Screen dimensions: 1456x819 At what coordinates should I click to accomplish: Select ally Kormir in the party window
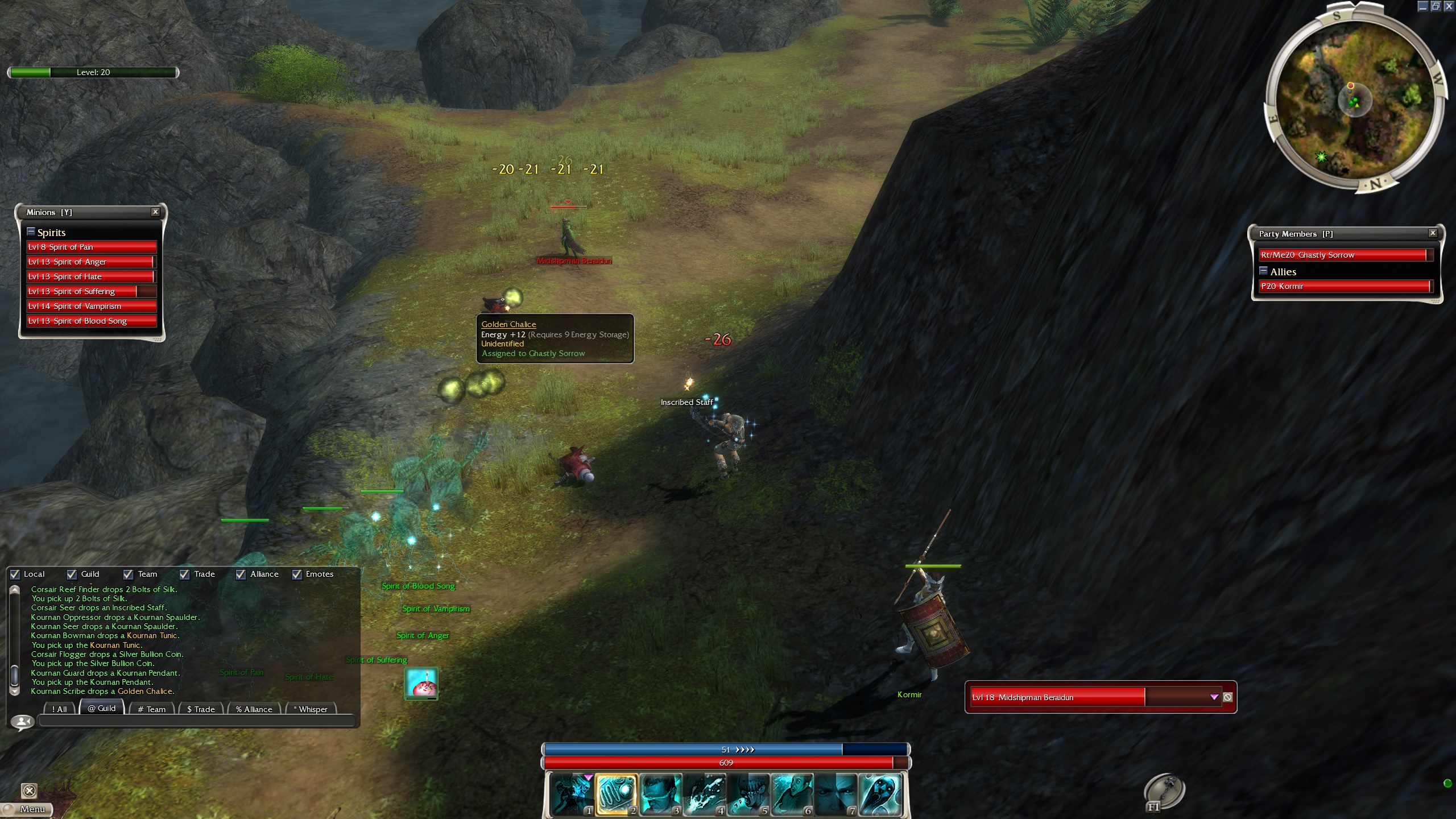(1342, 286)
